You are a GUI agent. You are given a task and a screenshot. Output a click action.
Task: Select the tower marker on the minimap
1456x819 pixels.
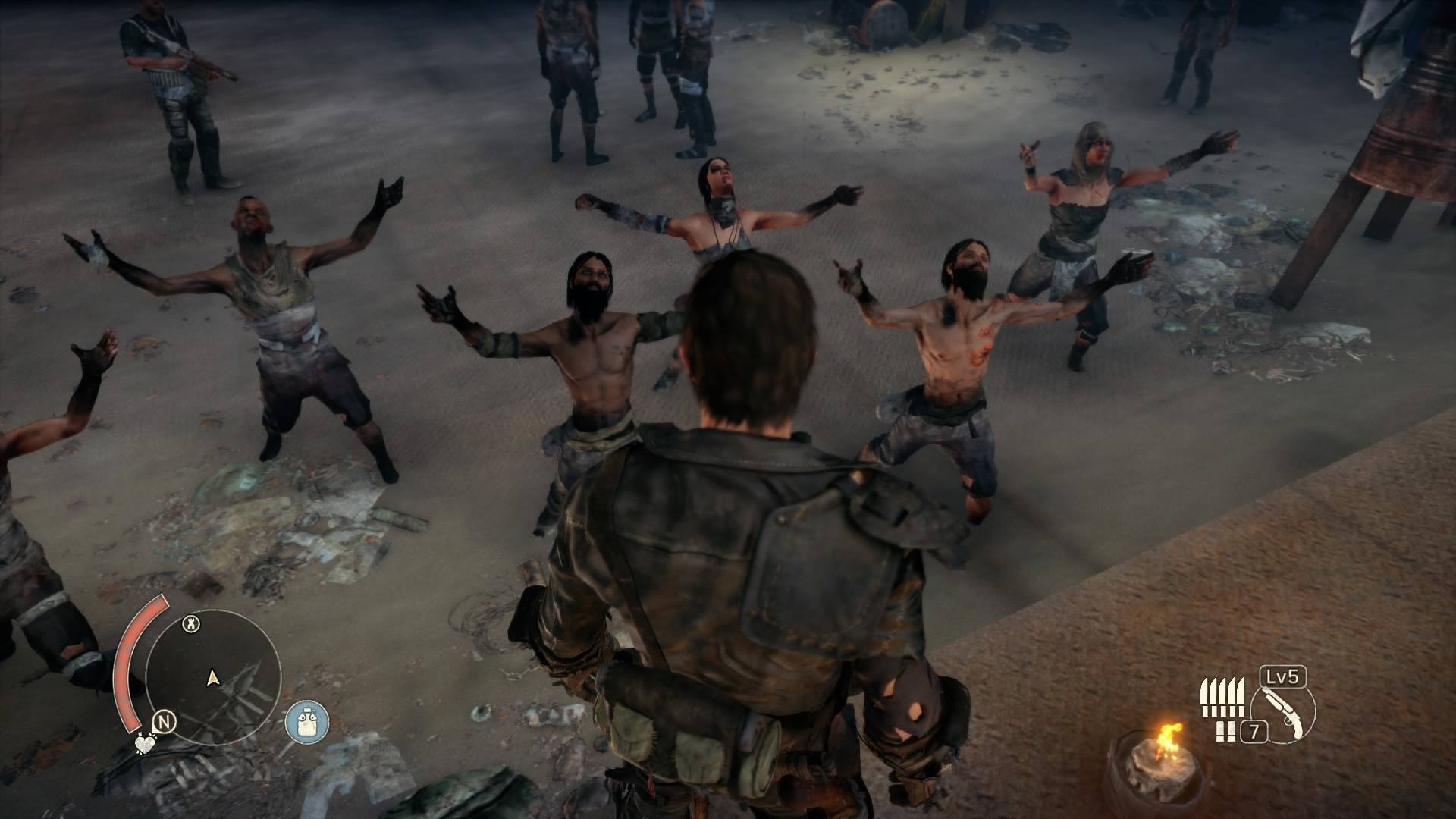pyautogui.click(x=193, y=625)
